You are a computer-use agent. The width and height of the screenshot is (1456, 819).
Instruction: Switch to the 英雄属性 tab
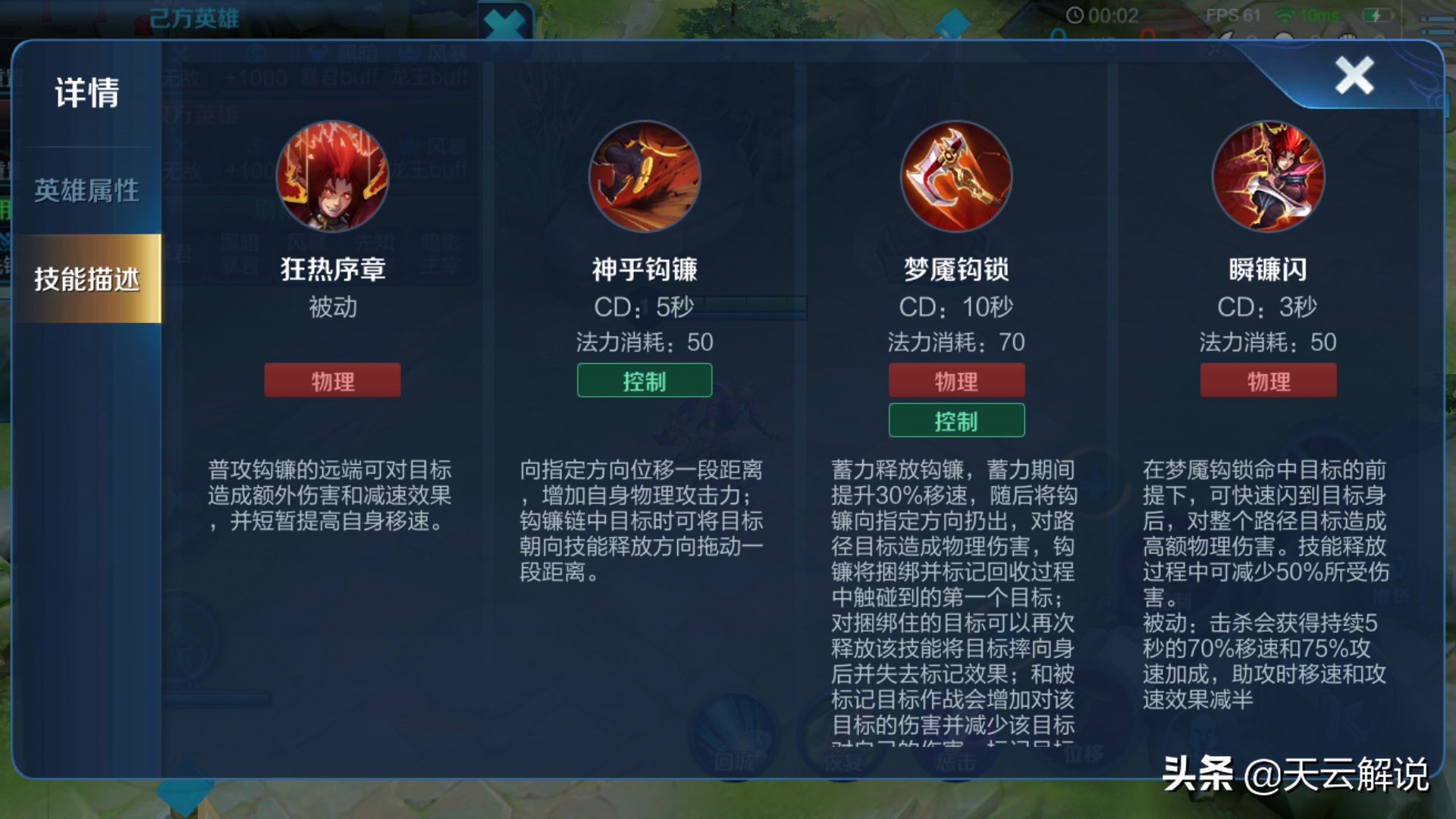(85, 192)
